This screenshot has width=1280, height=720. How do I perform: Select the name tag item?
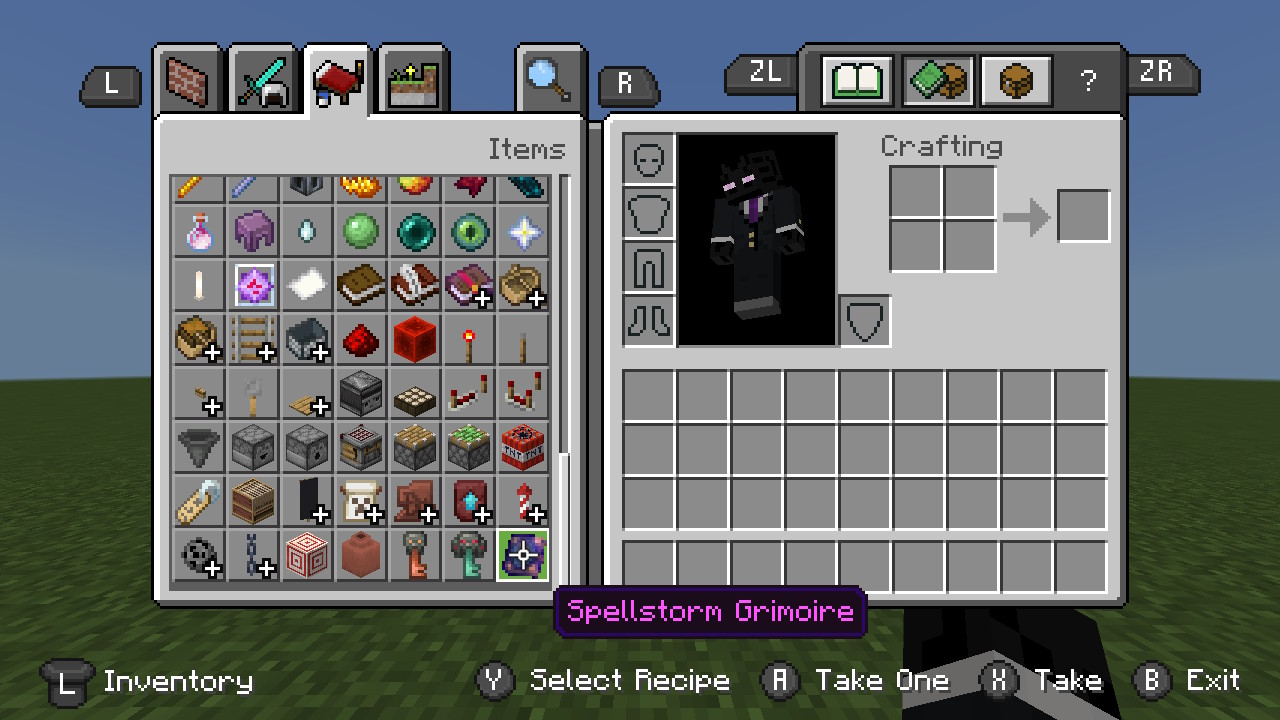point(199,501)
